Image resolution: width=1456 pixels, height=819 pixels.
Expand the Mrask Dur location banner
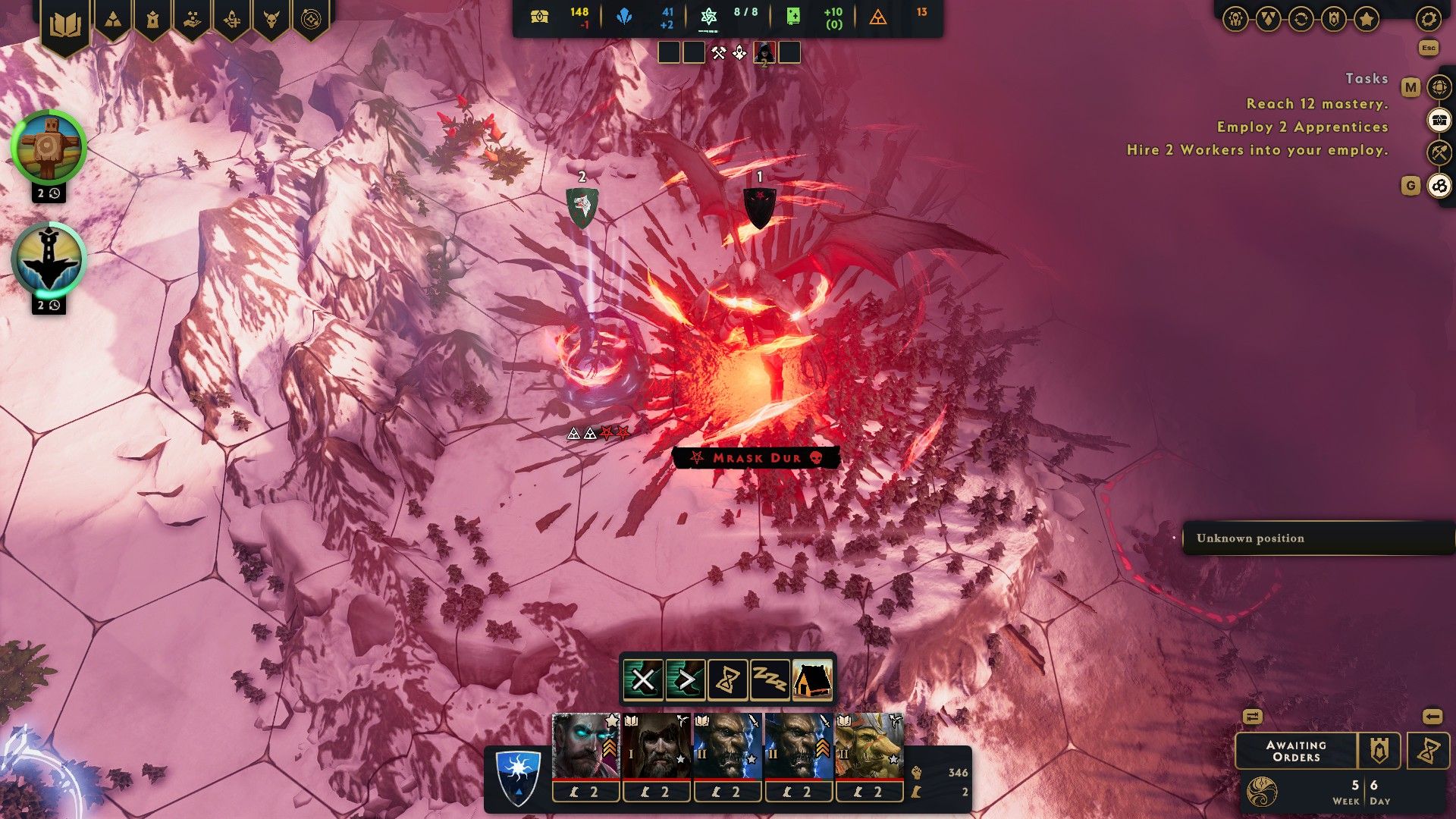coord(755,458)
